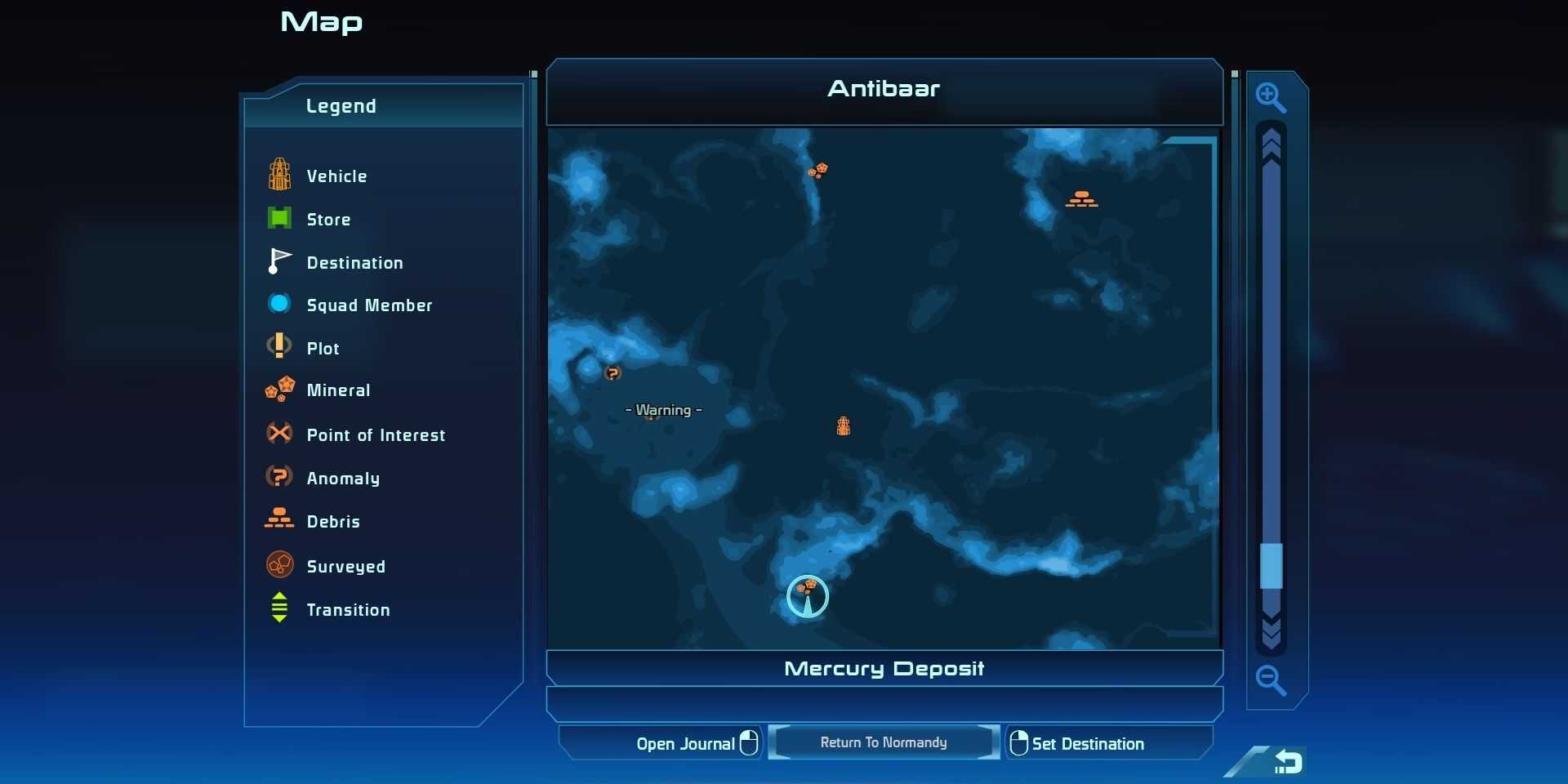The height and width of the screenshot is (784, 1568).
Task: Click the zoom slider handle
Action: tap(1271, 565)
